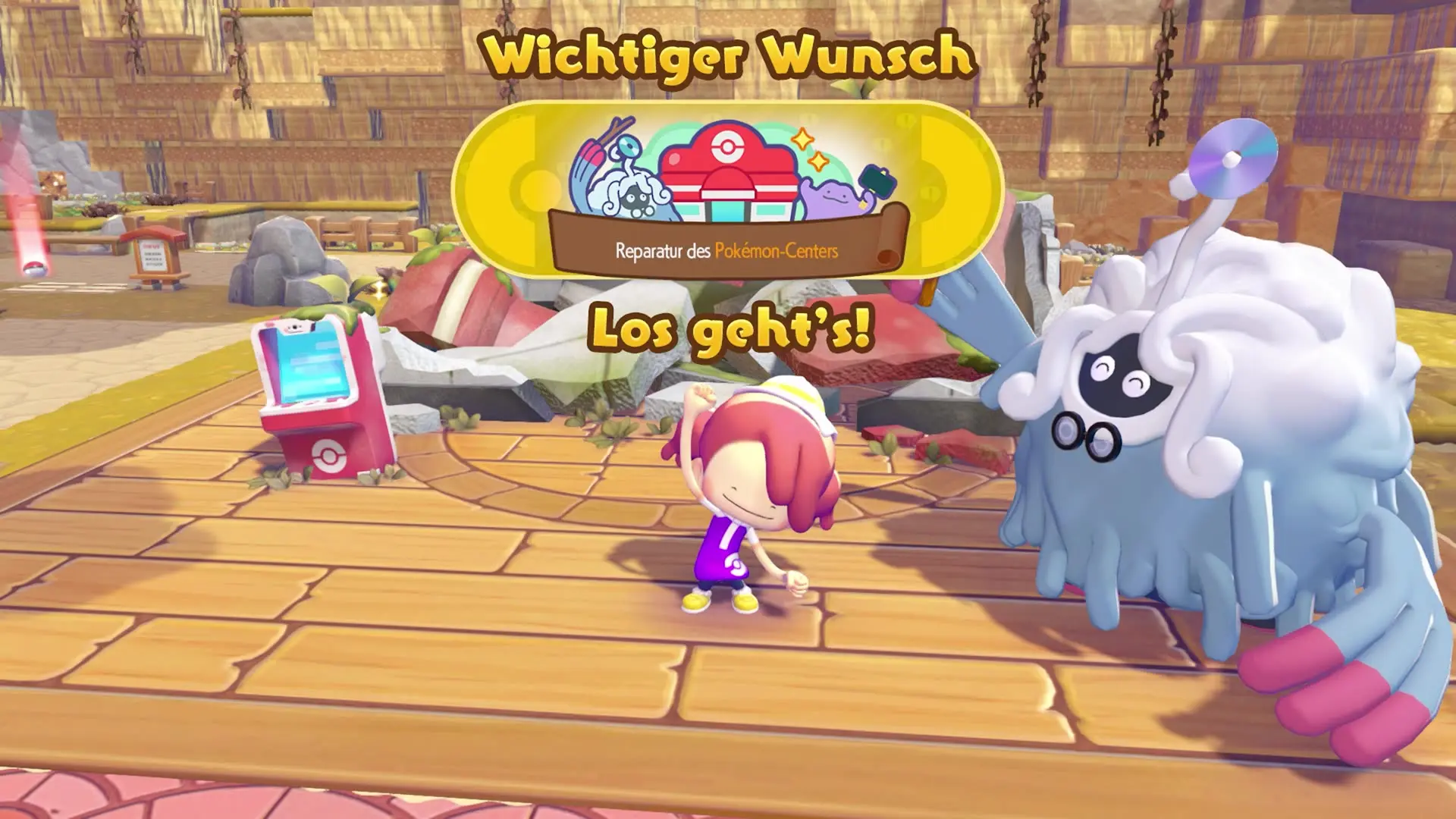The height and width of the screenshot is (819, 1456).
Task: Click the Poké Ball emblem on the pink machine
Action: [x=330, y=455]
